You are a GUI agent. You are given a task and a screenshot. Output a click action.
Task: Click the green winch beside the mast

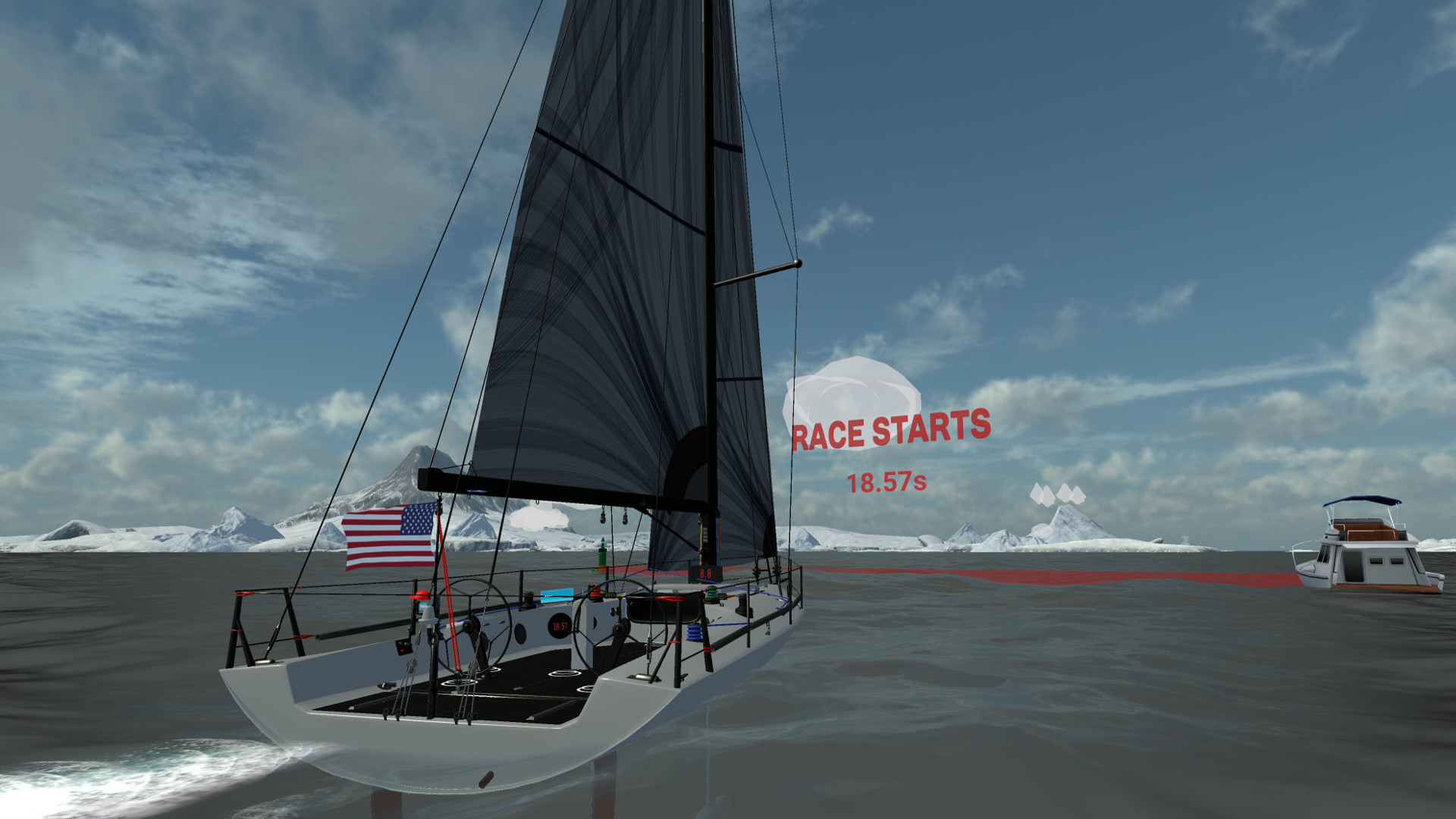[x=711, y=592]
